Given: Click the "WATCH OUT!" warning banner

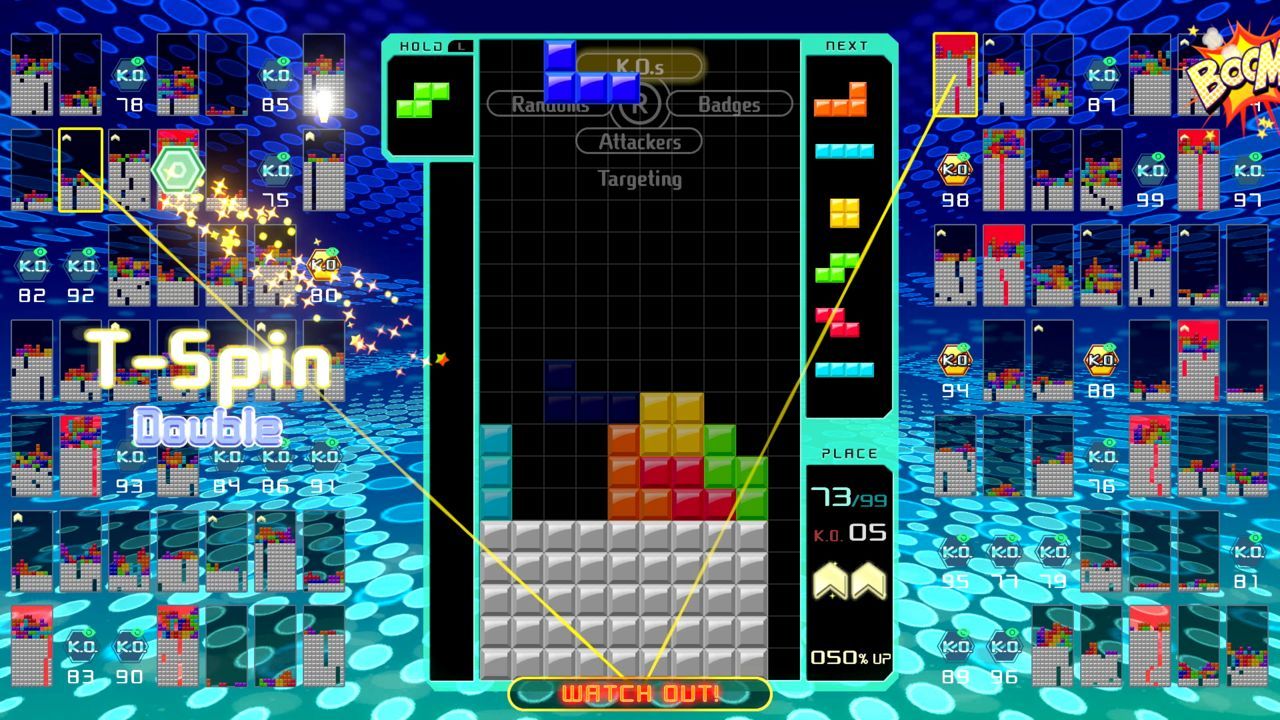Looking at the screenshot, I should click(639, 691).
